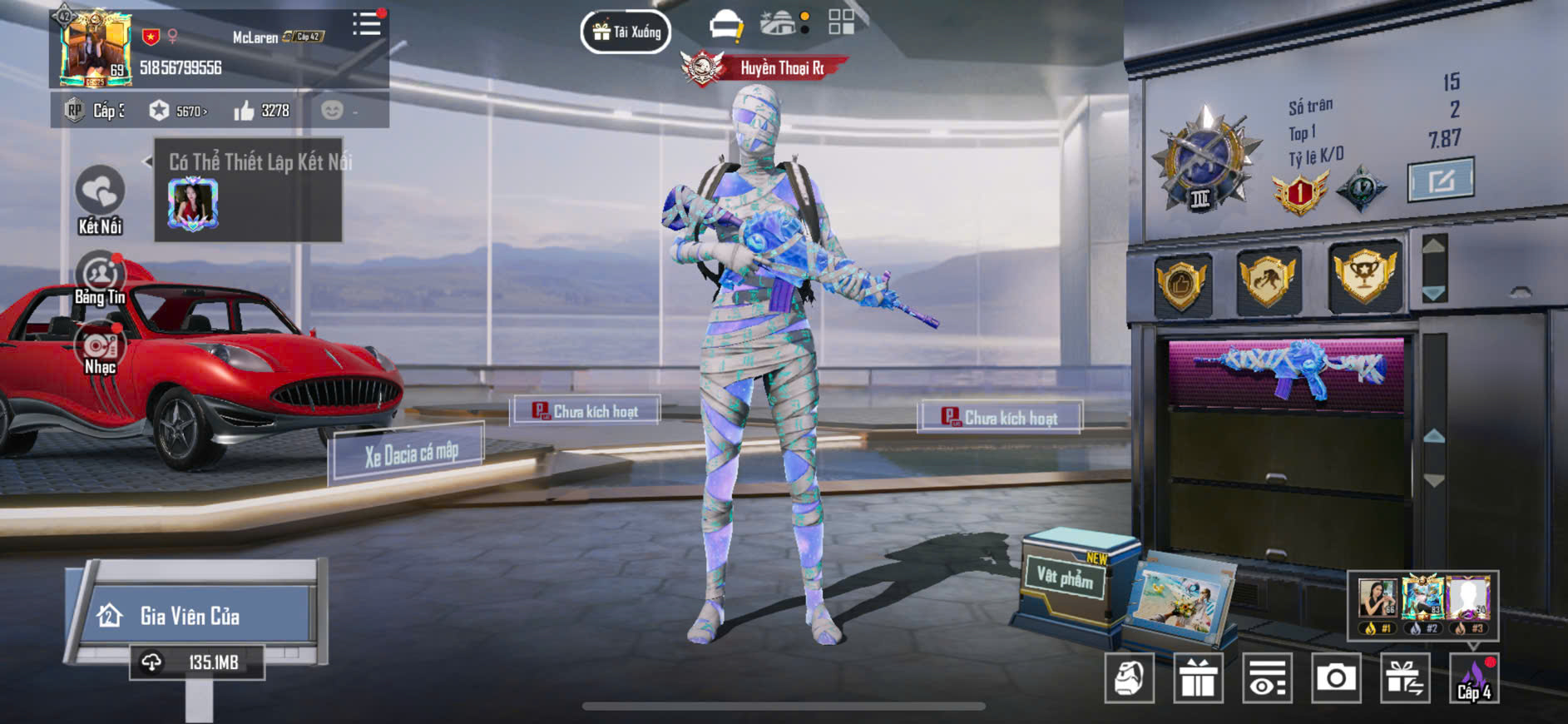Open the Cấp 4 level icon

click(1474, 679)
